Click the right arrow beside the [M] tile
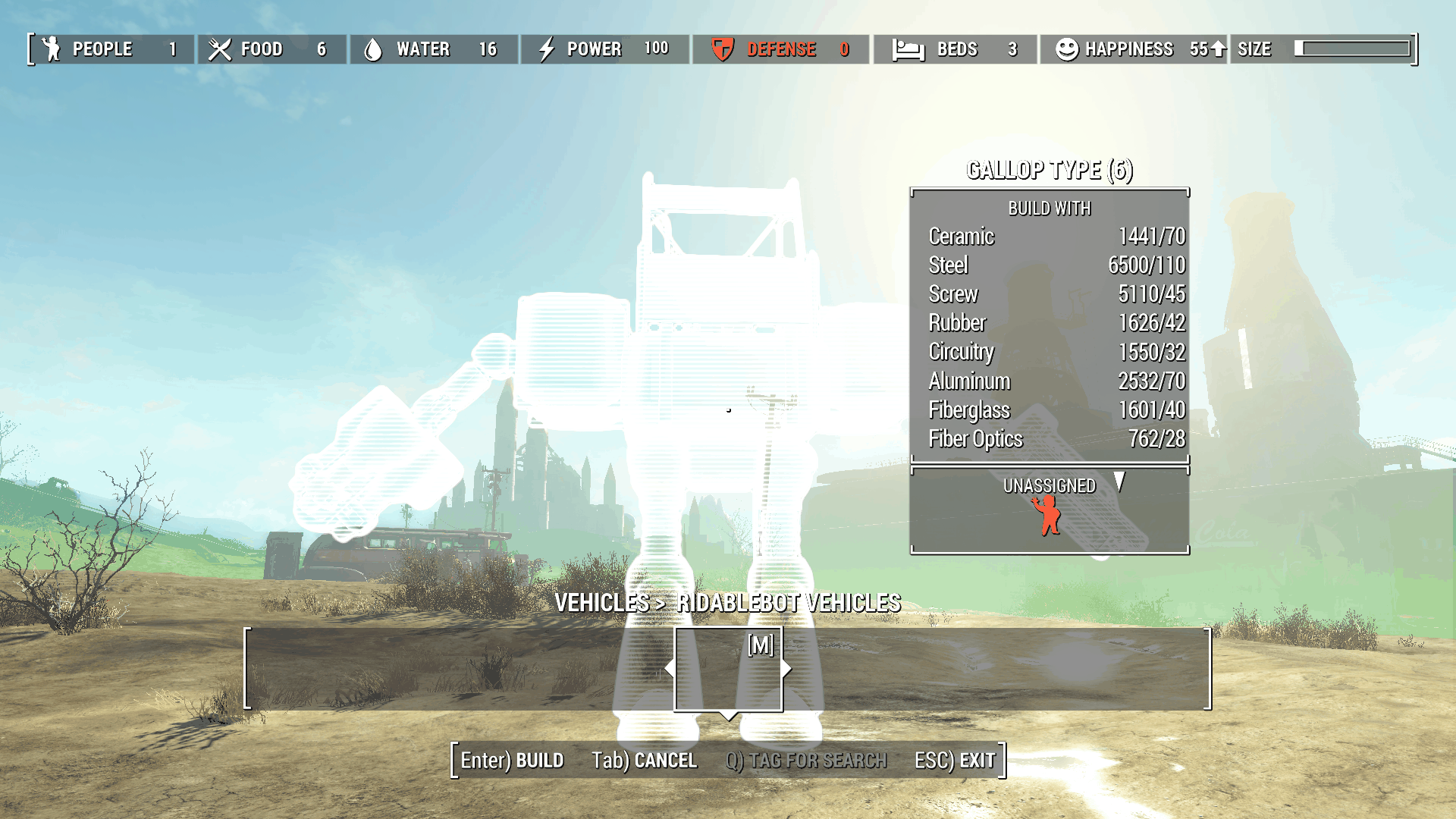The image size is (1456, 819). point(787,669)
